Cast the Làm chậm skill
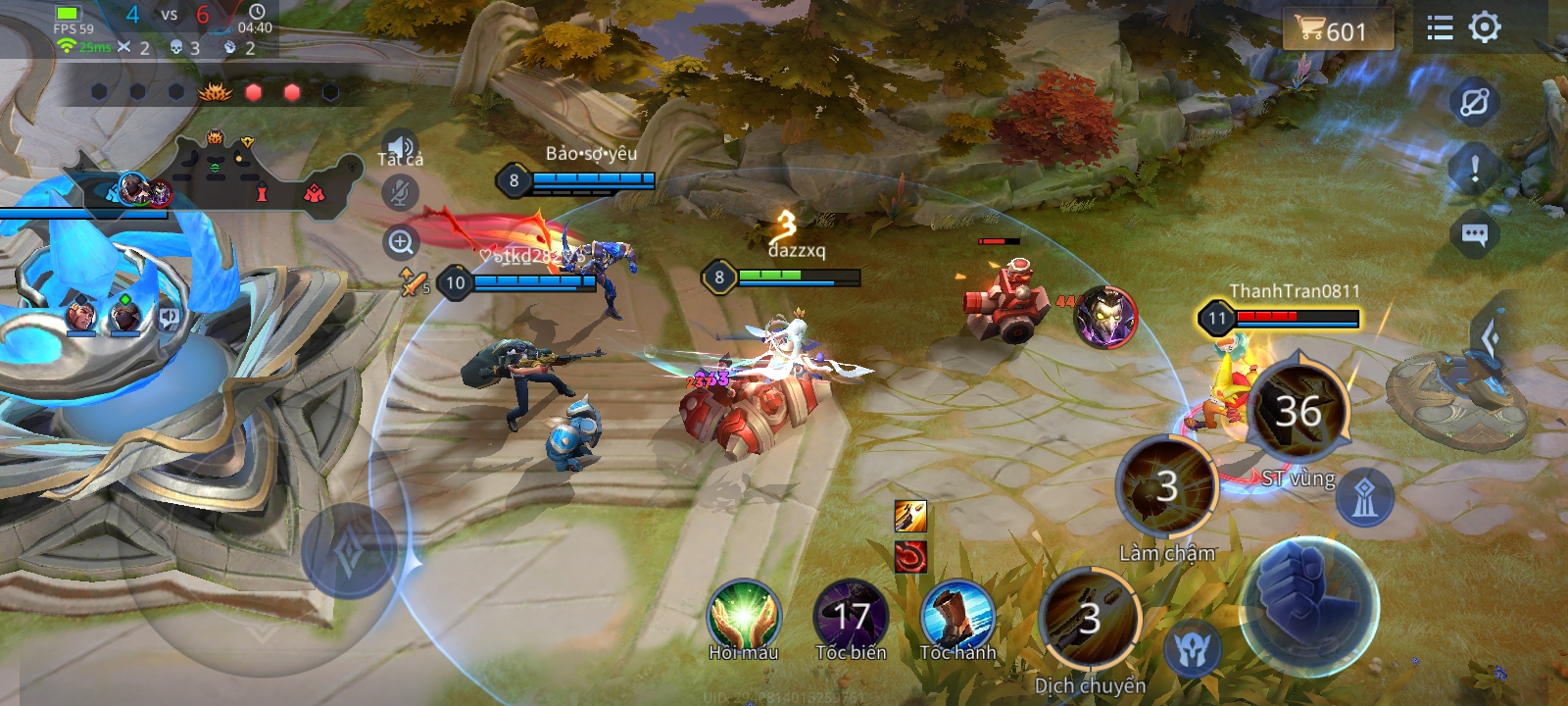The image size is (1568, 706). point(1167,487)
